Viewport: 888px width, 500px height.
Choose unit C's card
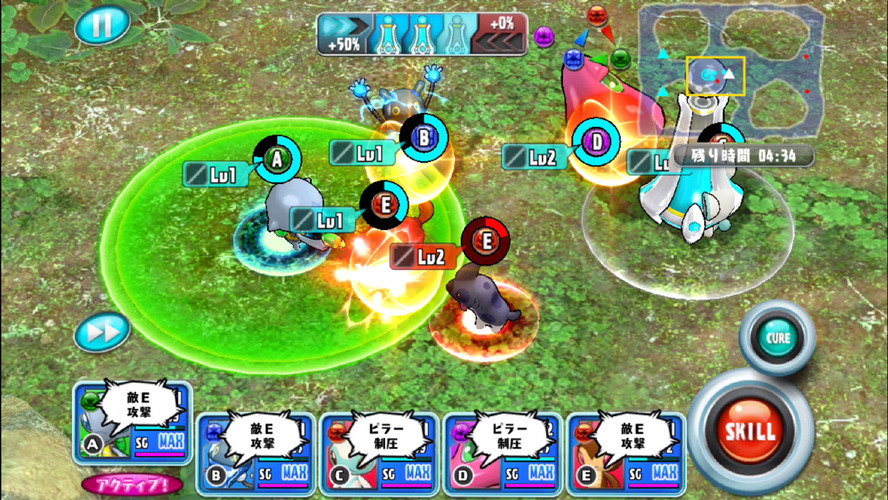pyautogui.click(x=379, y=455)
